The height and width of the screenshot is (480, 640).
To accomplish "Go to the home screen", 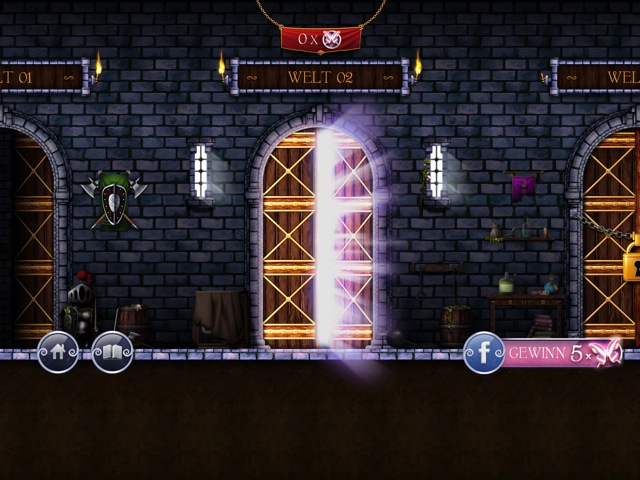I will click(57, 352).
